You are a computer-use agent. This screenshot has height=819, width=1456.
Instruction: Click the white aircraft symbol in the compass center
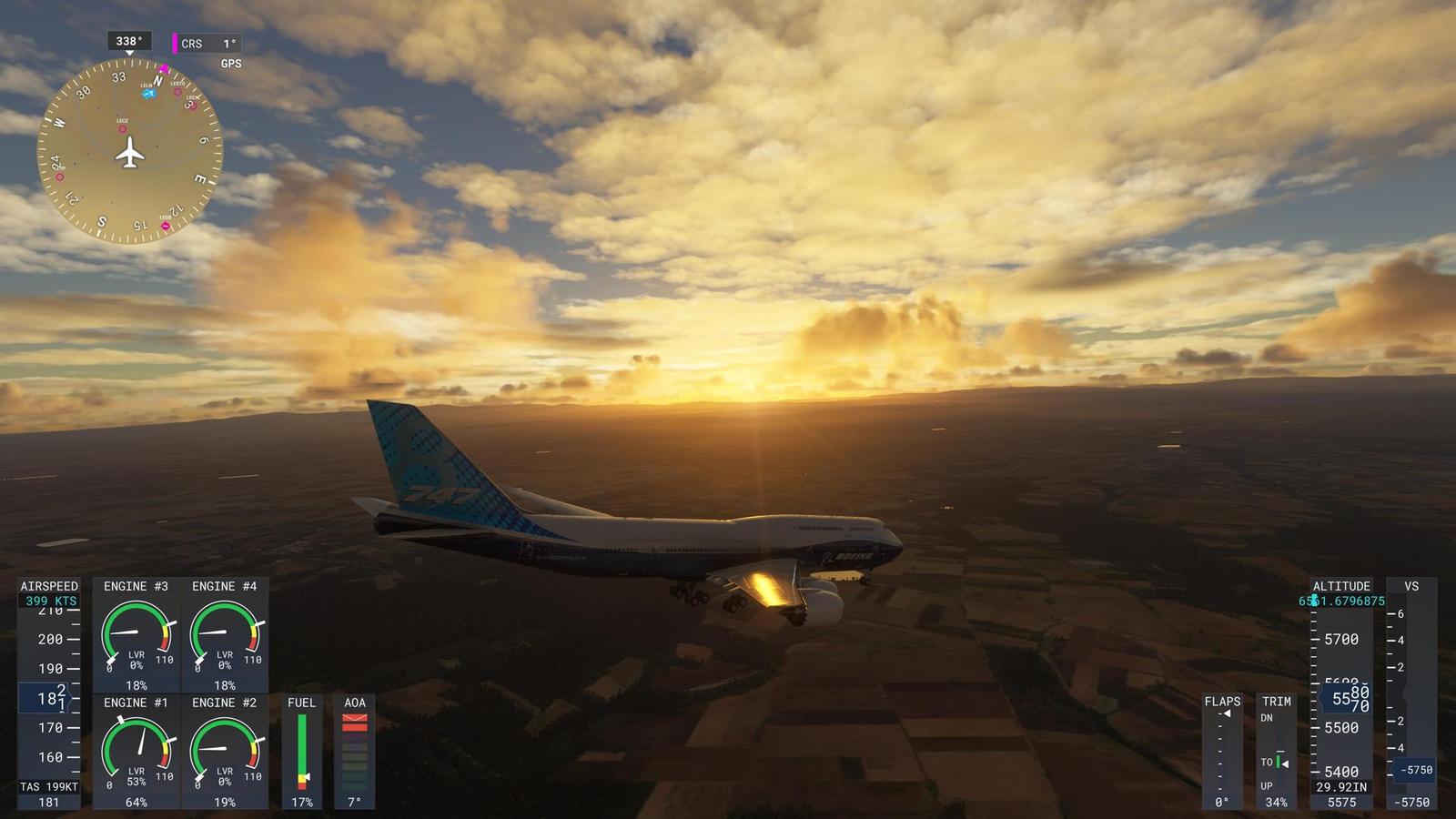(x=129, y=152)
